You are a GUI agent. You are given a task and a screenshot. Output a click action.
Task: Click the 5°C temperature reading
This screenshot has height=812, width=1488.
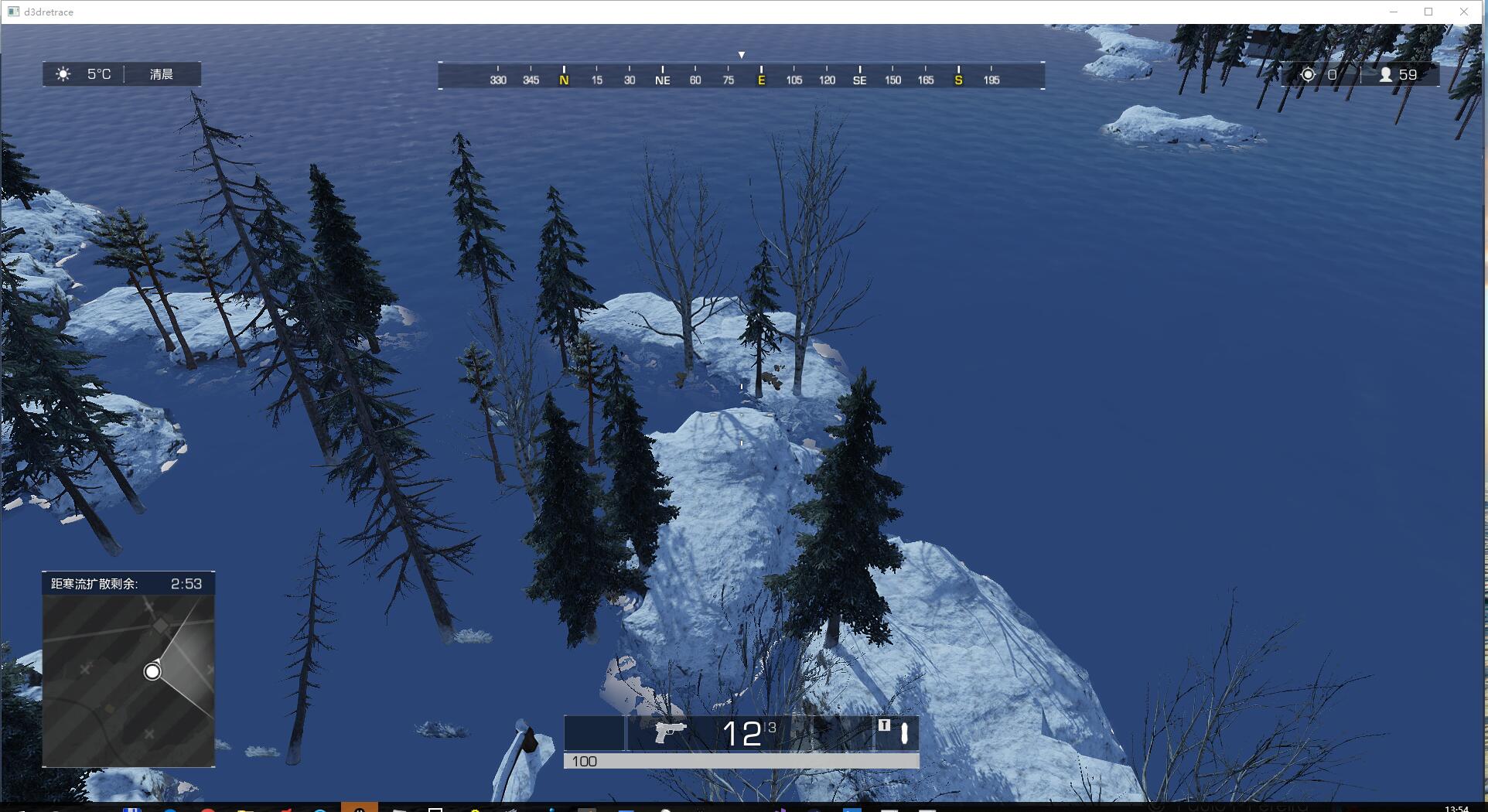coord(98,74)
